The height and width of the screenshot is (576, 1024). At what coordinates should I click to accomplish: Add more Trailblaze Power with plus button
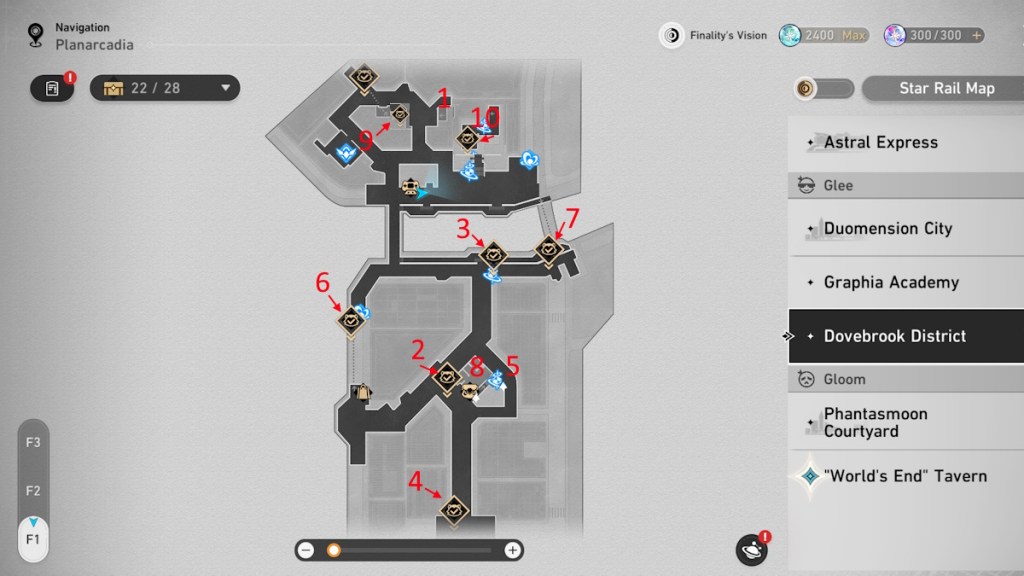click(976, 36)
